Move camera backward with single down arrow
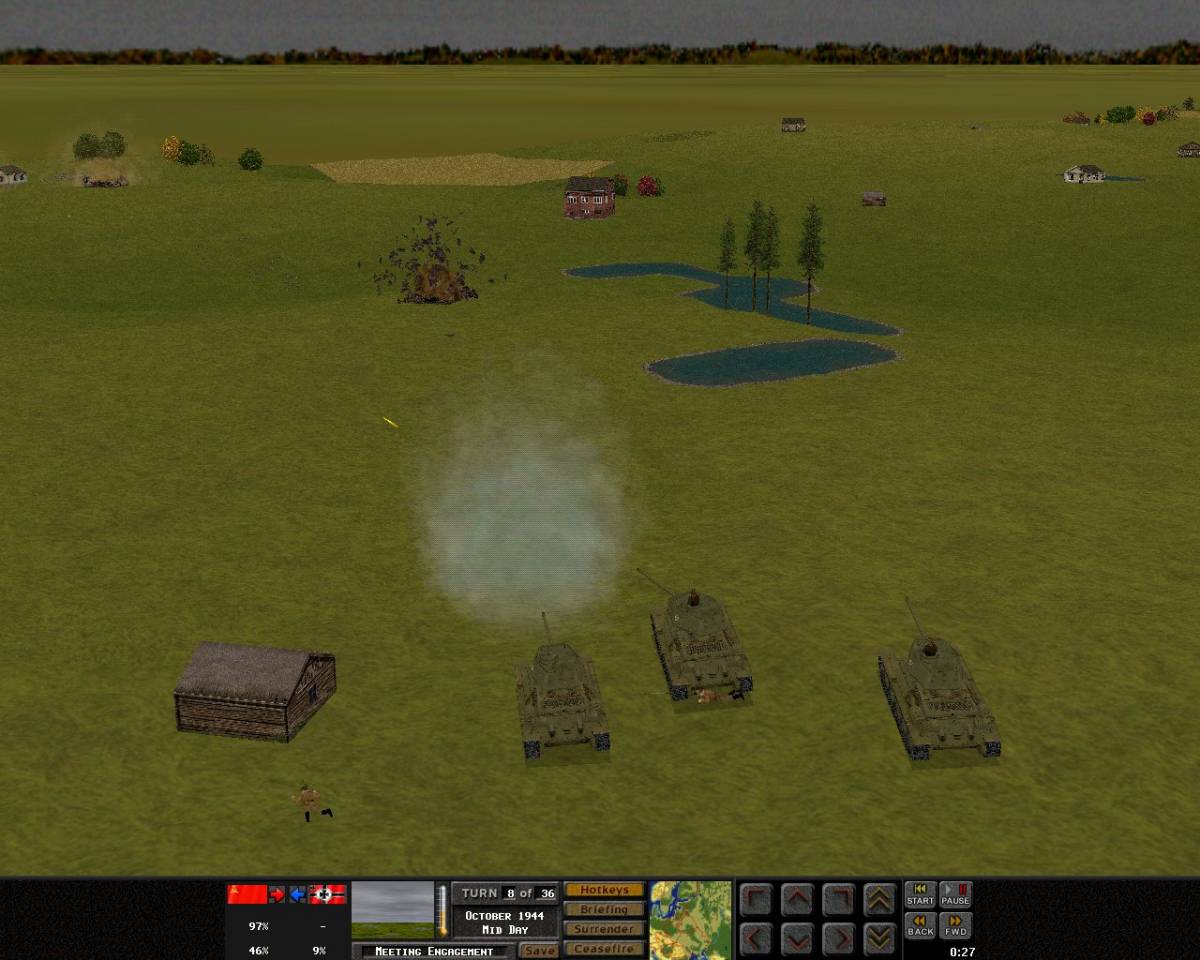Screen dimensions: 1200x960 (797, 939)
